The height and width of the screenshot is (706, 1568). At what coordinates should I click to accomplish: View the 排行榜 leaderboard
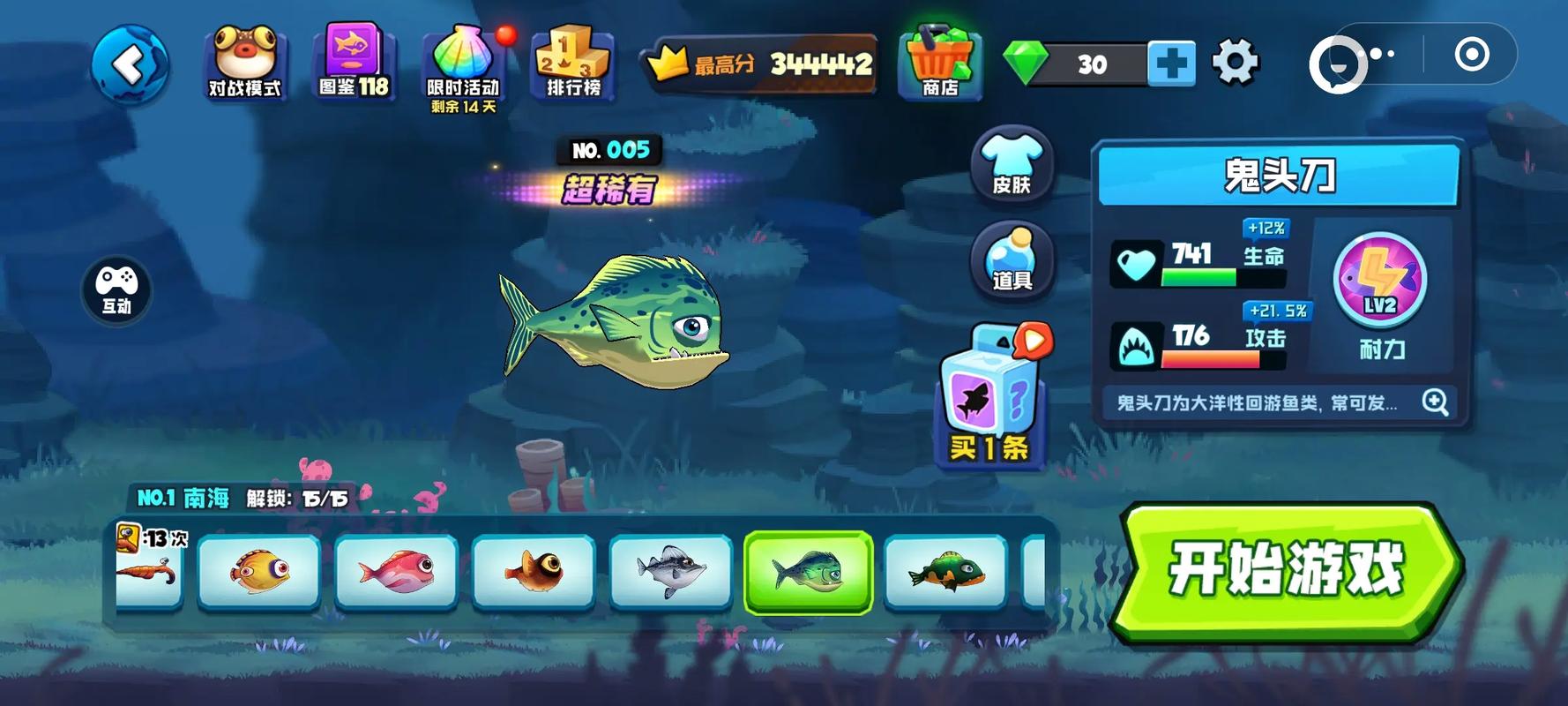click(573, 62)
